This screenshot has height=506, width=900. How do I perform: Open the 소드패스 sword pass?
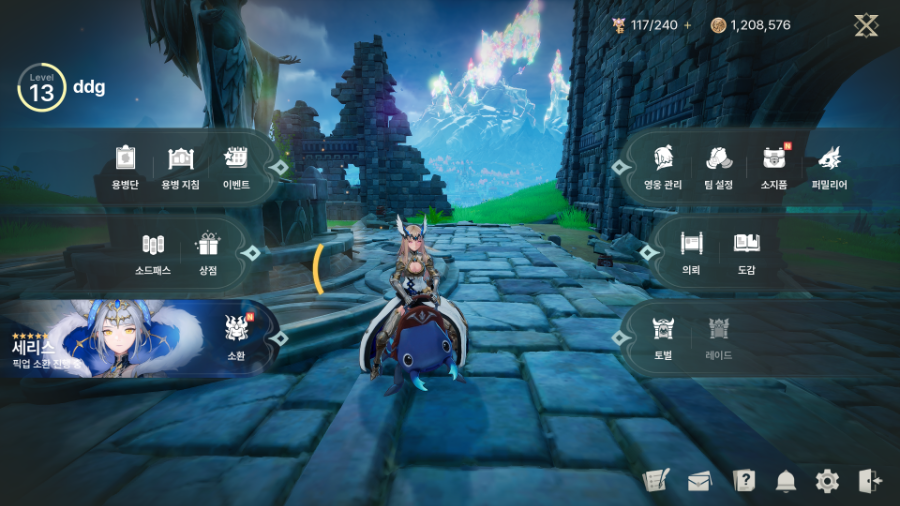click(152, 251)
